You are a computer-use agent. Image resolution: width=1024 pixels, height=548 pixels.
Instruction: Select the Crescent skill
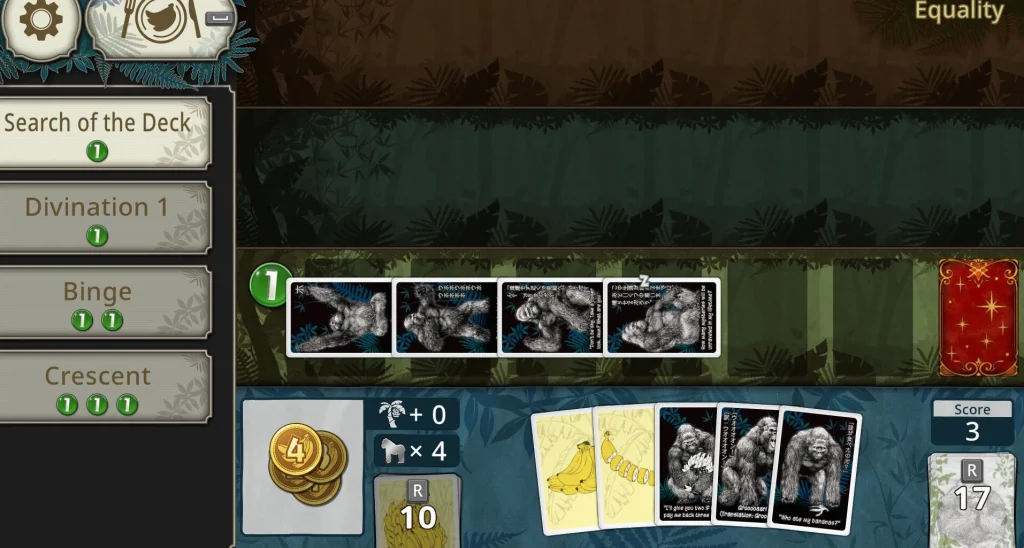(x=98, y=387)
